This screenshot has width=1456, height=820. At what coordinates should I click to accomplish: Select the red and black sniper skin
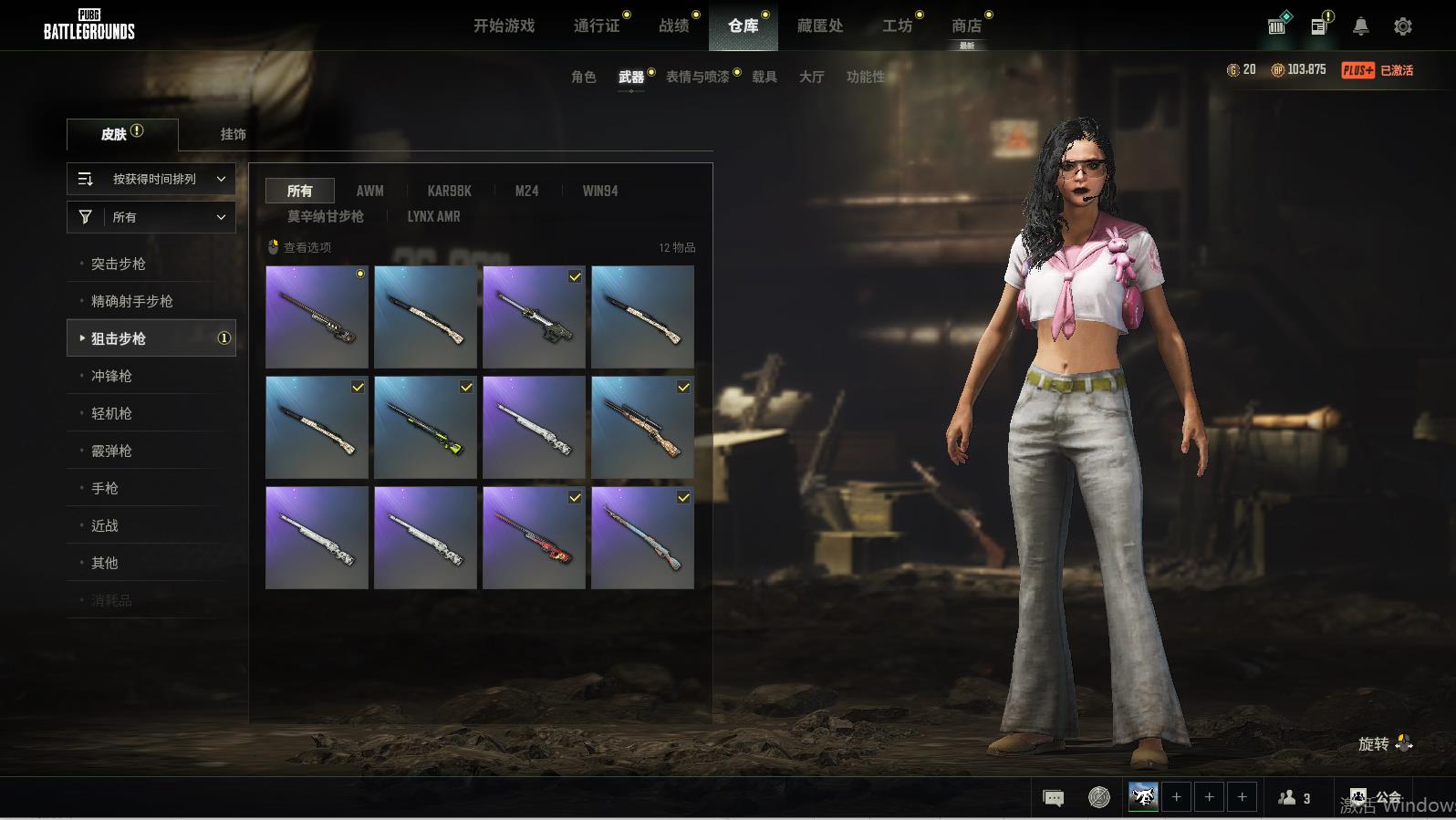[x=534, y=537]
